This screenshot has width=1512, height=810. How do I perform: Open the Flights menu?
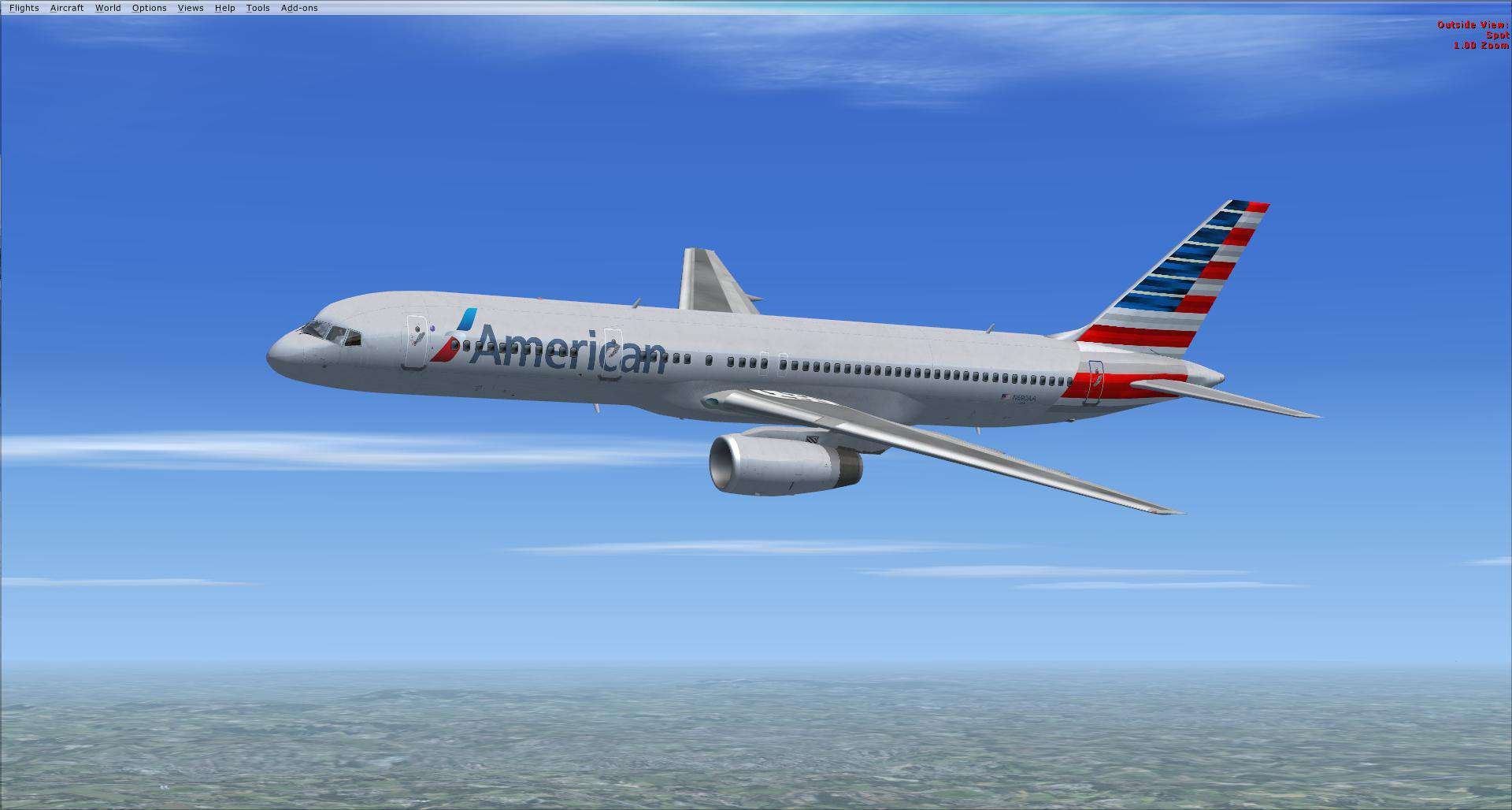tap(24, 7)
